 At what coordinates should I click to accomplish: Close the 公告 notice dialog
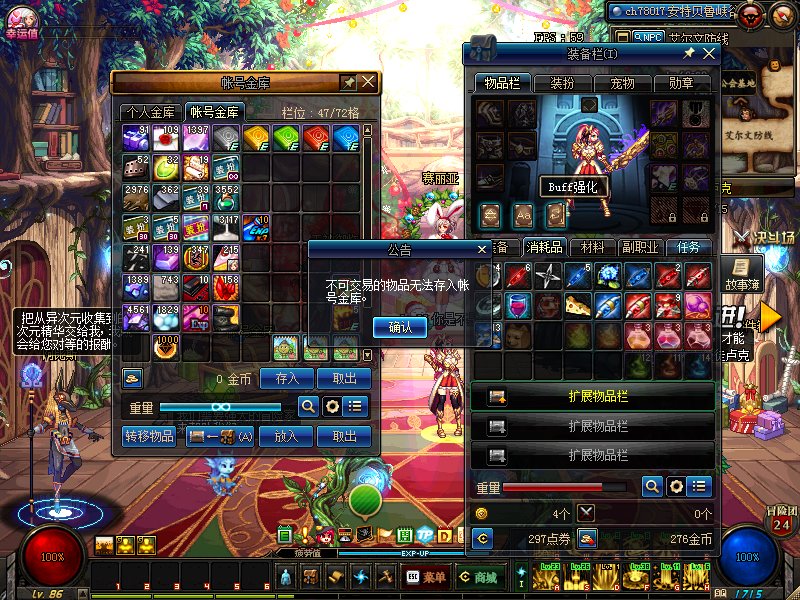coord(481,249)
